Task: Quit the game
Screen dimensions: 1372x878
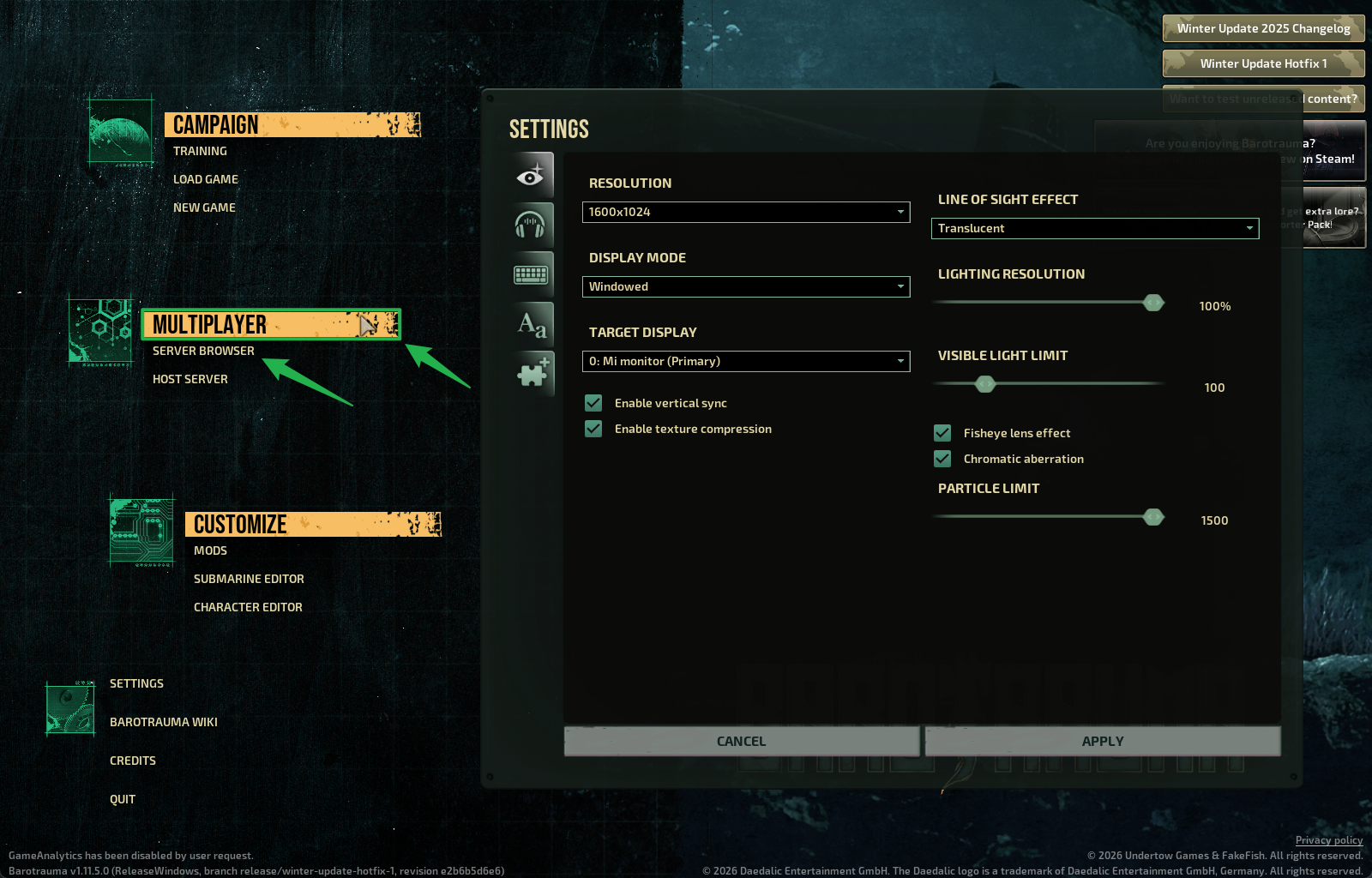Action: (123, 799)
